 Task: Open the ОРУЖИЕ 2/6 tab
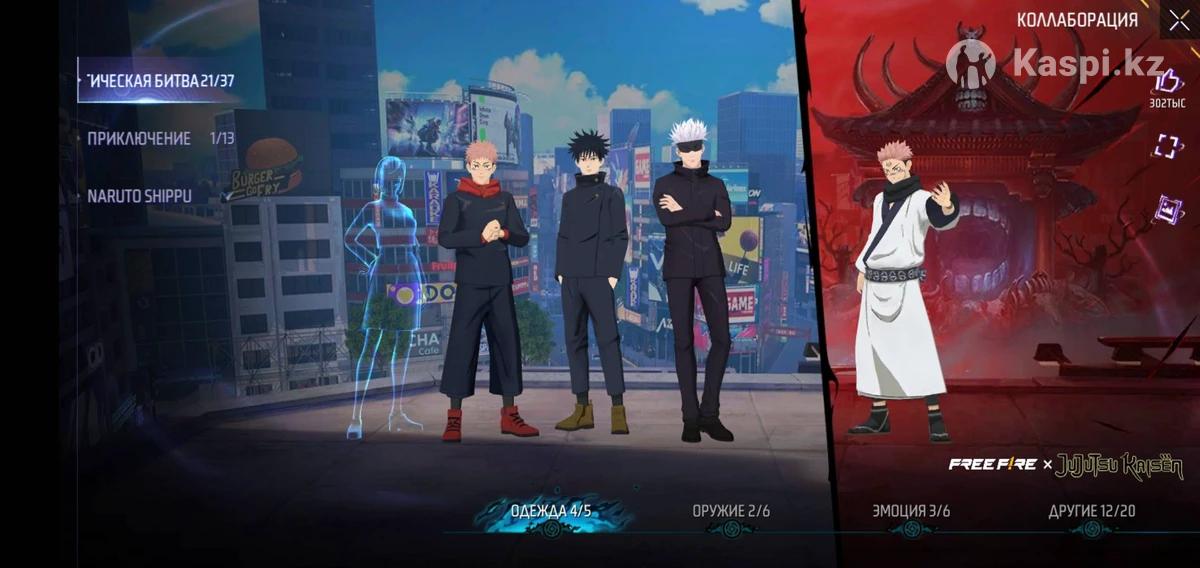tap(731, 512)
